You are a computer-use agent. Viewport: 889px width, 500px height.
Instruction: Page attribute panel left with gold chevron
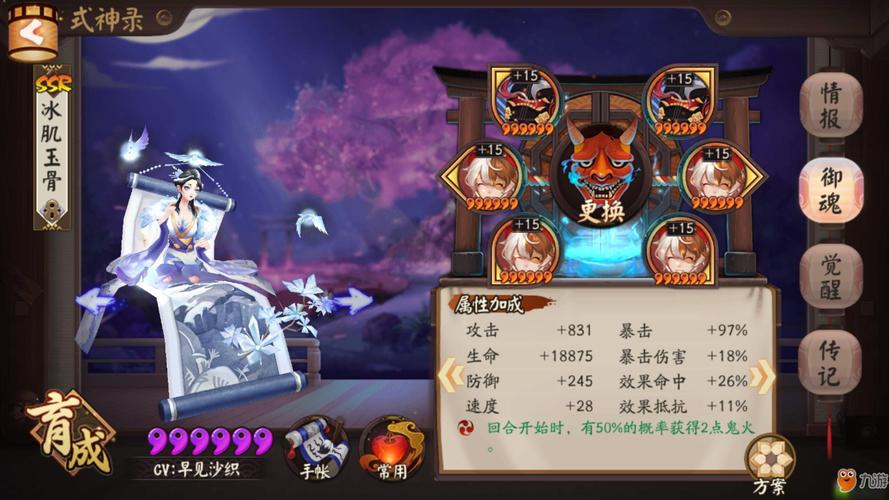(x=447, y=373)
